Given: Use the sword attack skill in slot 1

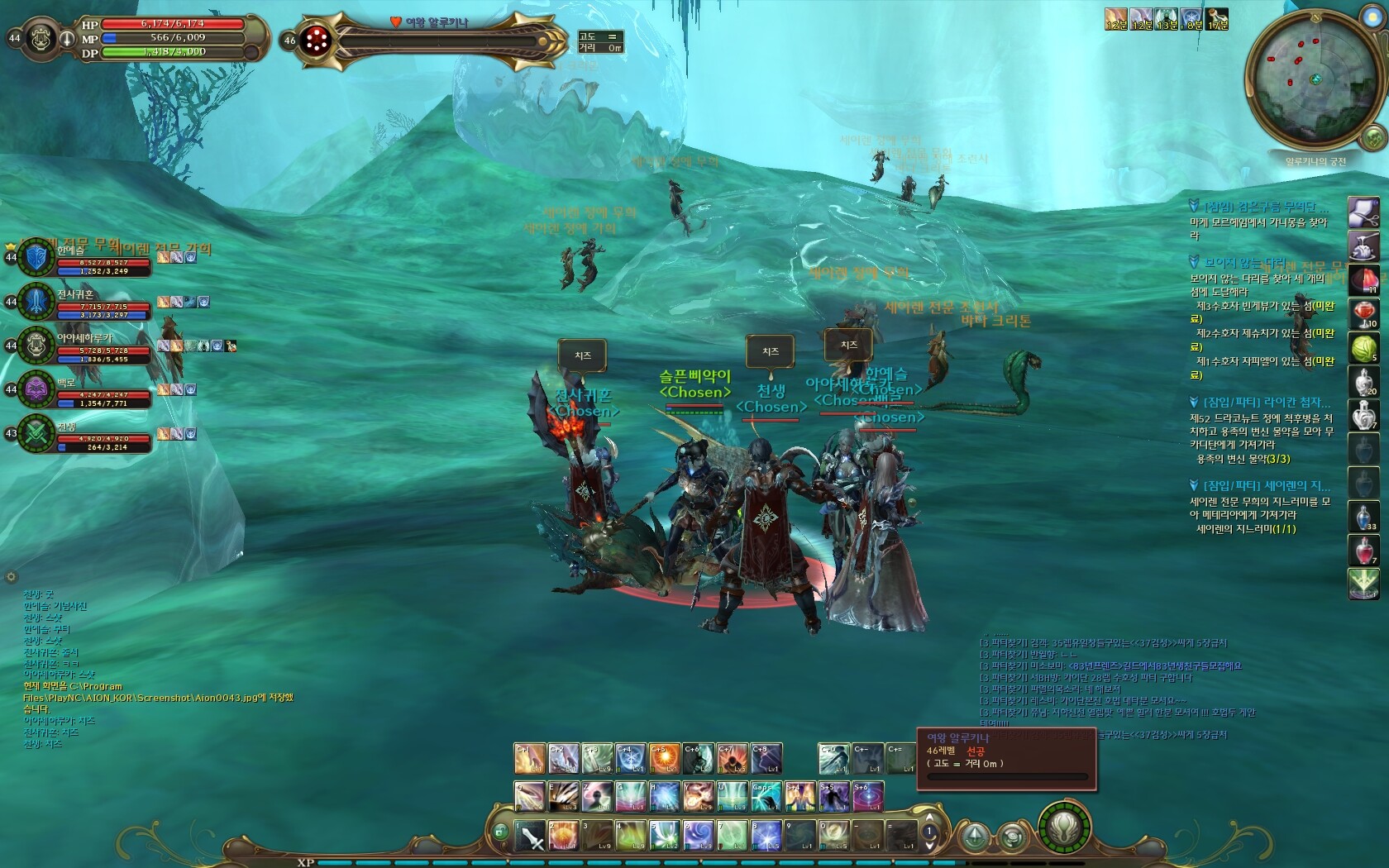Looking at the screenshot, I should tap(530, 836).
